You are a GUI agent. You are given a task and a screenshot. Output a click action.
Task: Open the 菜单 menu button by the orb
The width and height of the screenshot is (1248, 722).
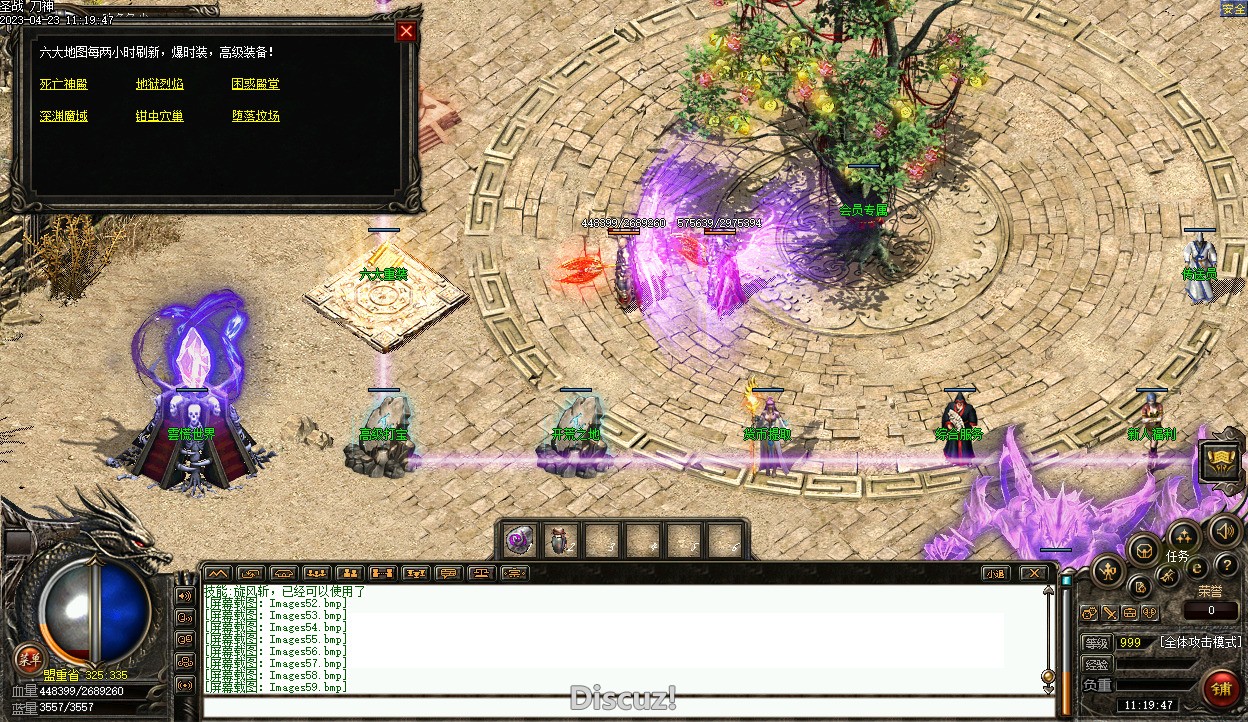point(28,658)
